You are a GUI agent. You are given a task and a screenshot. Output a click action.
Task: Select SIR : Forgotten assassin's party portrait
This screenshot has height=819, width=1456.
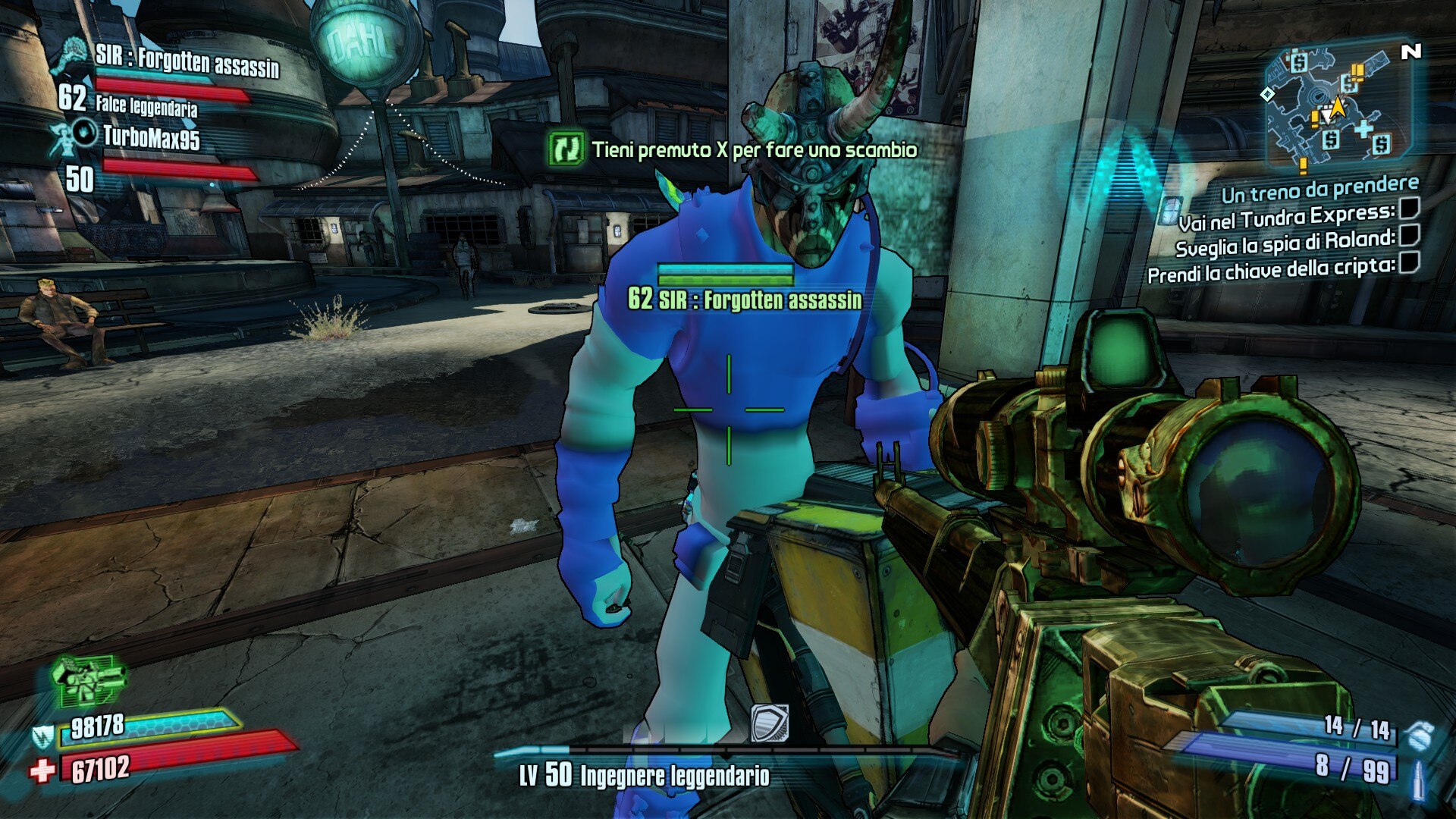pos(74,56)
